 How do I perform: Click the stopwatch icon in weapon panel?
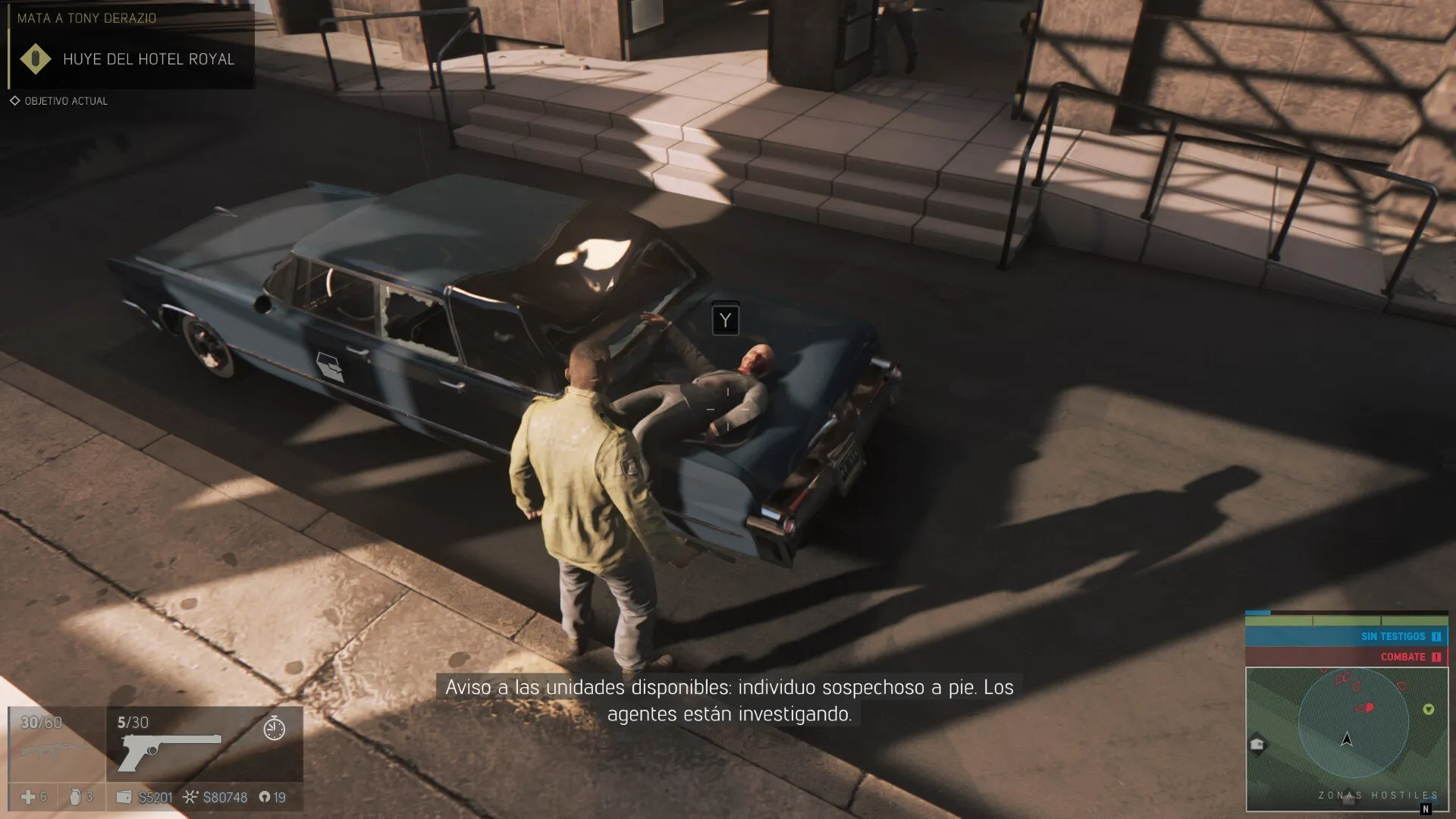[x=274, y=729]
